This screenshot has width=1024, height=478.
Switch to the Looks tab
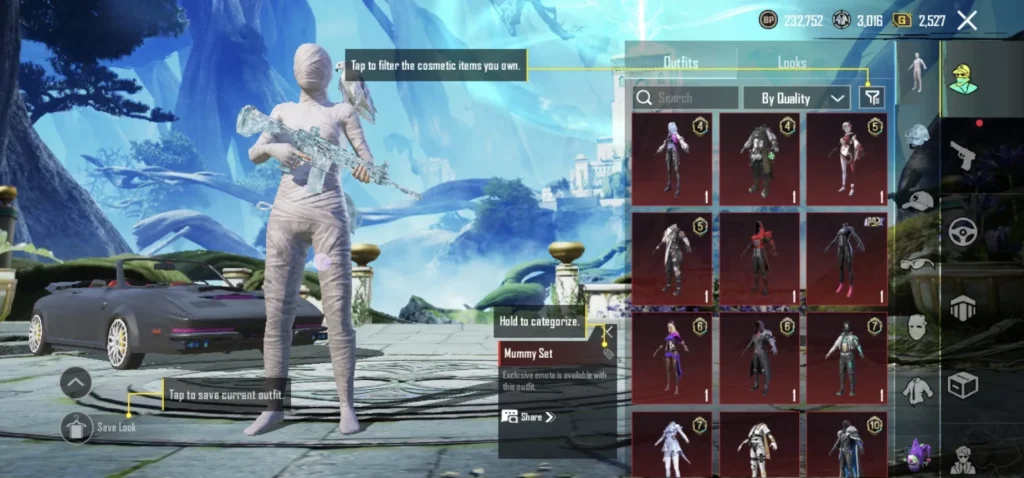pos(792,62)
